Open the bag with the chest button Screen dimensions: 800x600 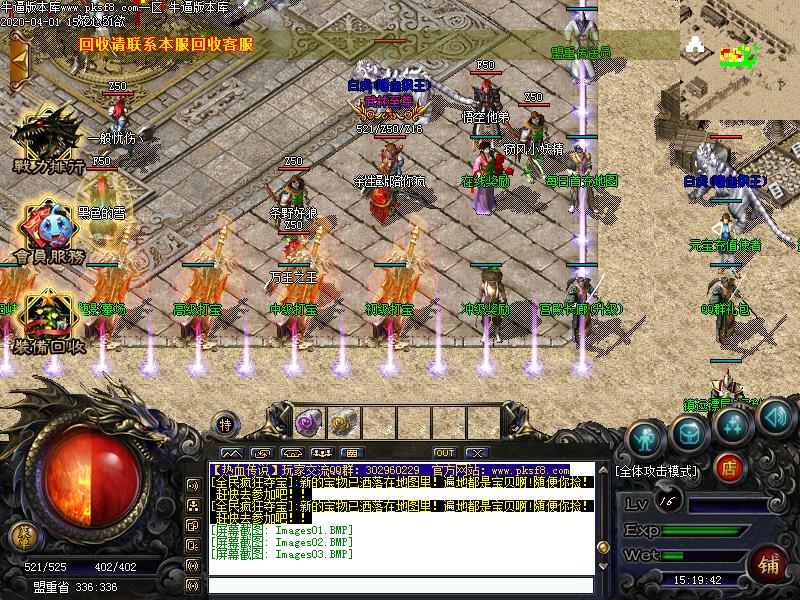[x=690, y=432]
